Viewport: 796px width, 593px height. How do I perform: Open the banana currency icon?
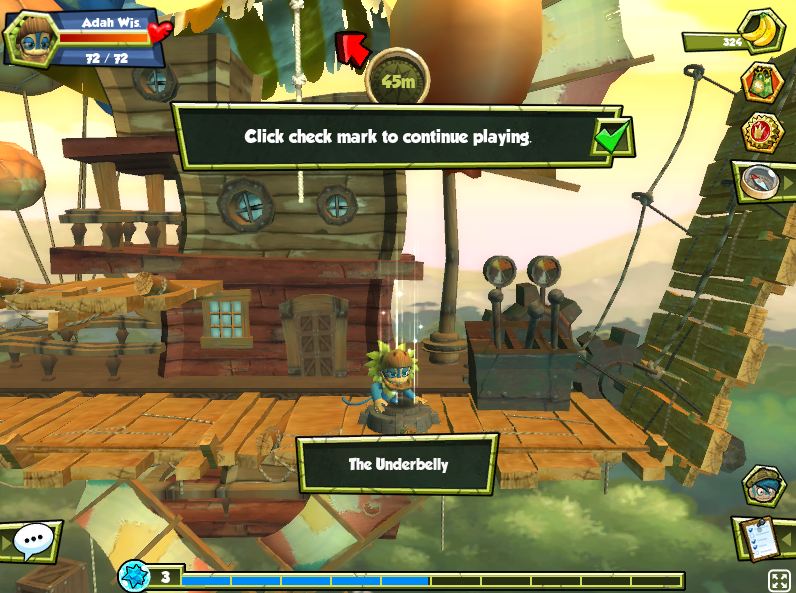pyautogui.click(x=764, y=32)
